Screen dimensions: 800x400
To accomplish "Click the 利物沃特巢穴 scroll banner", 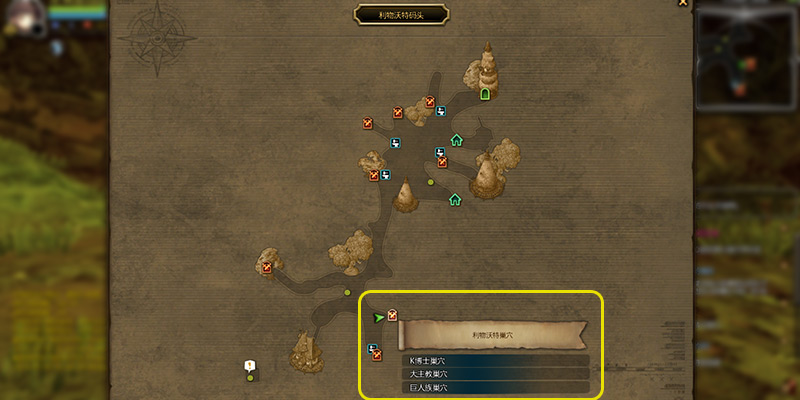I will (x=492, y=334).
